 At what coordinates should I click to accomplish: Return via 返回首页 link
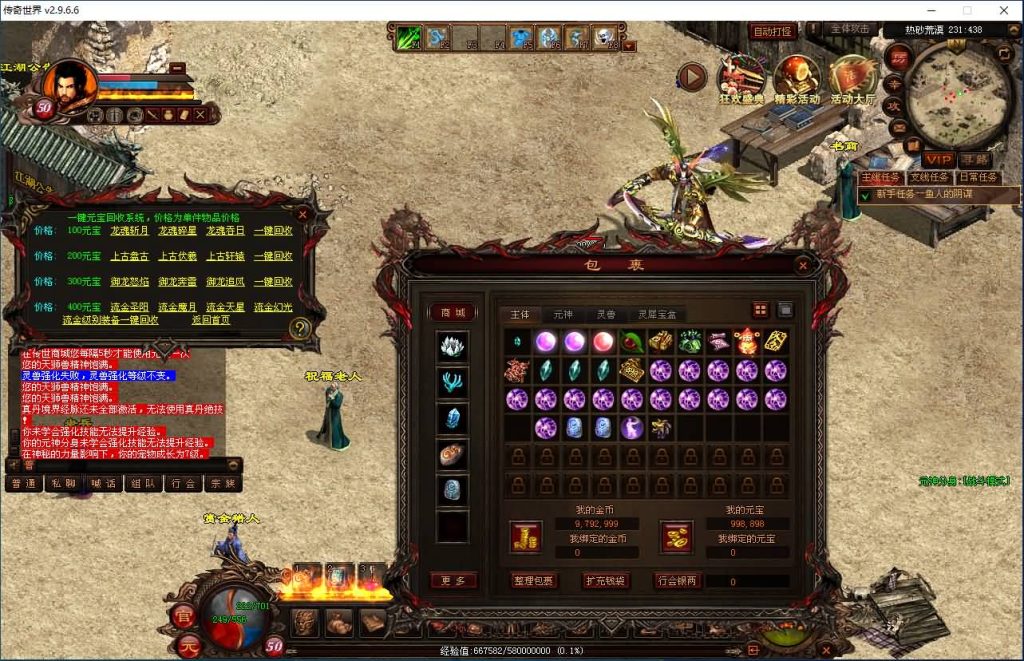point(210,320)
